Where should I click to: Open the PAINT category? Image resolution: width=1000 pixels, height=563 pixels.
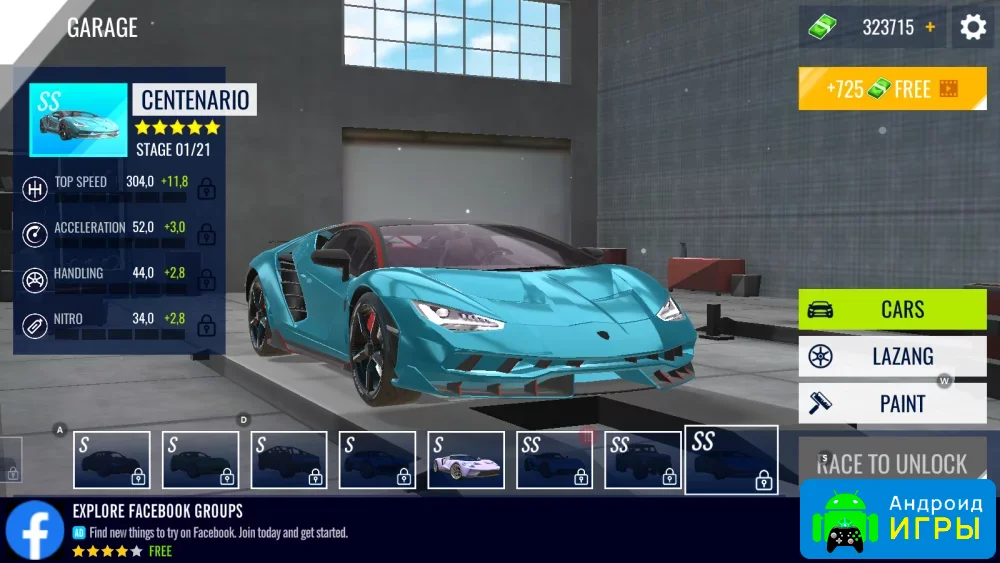[x=892, y=404]
